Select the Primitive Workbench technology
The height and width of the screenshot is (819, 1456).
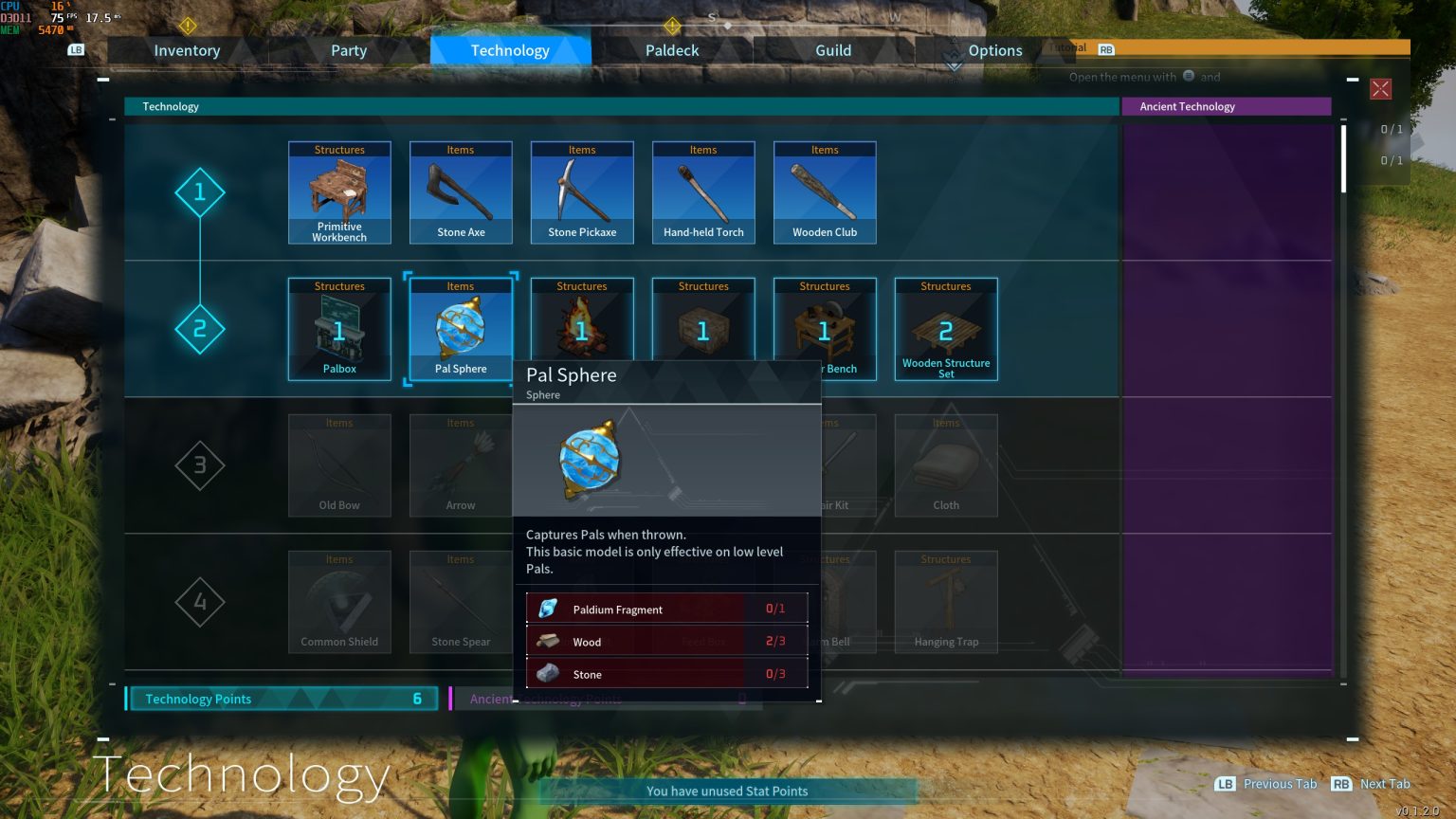coord(339,192)
